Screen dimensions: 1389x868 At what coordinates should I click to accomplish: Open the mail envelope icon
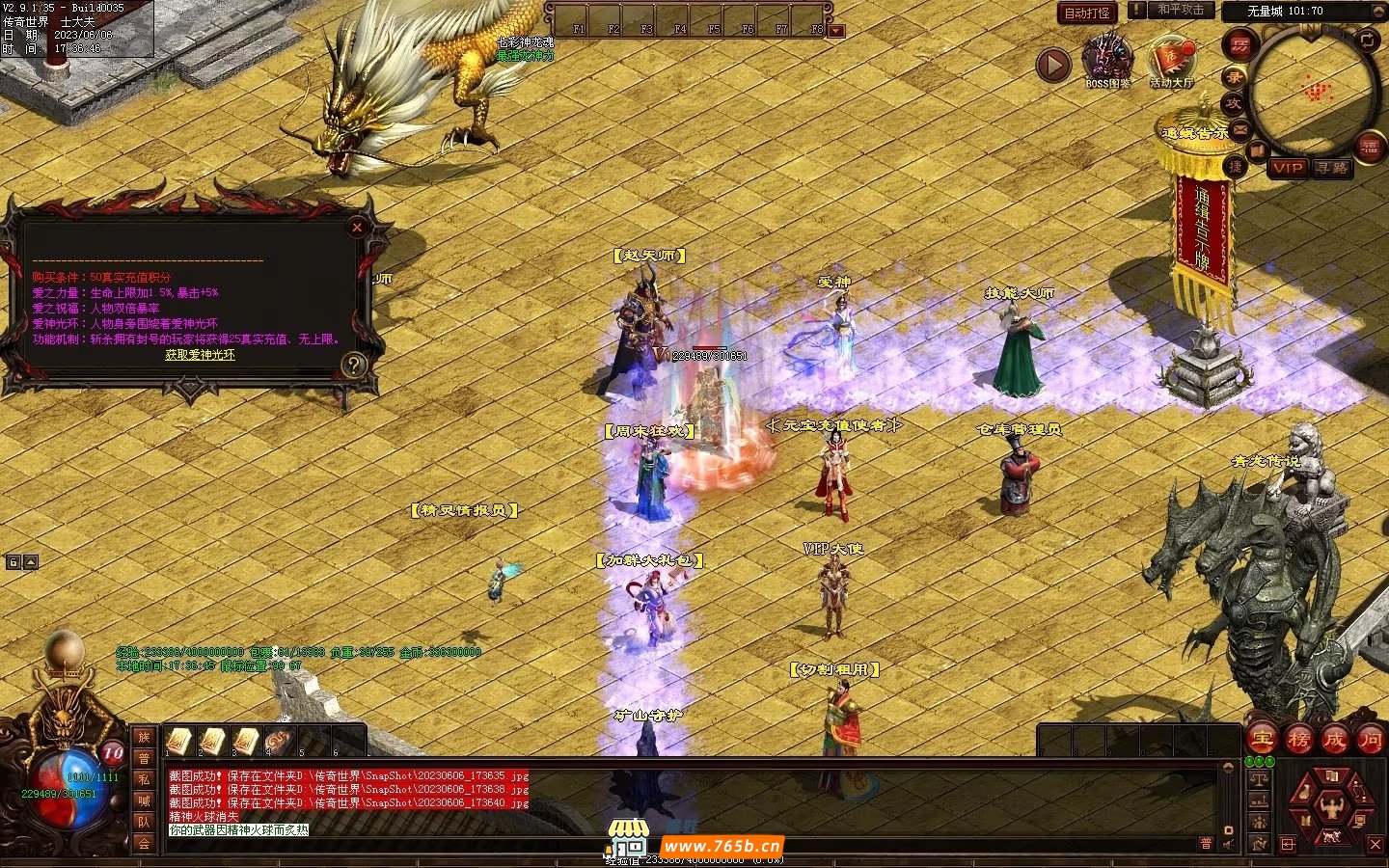coord(1239,127)
